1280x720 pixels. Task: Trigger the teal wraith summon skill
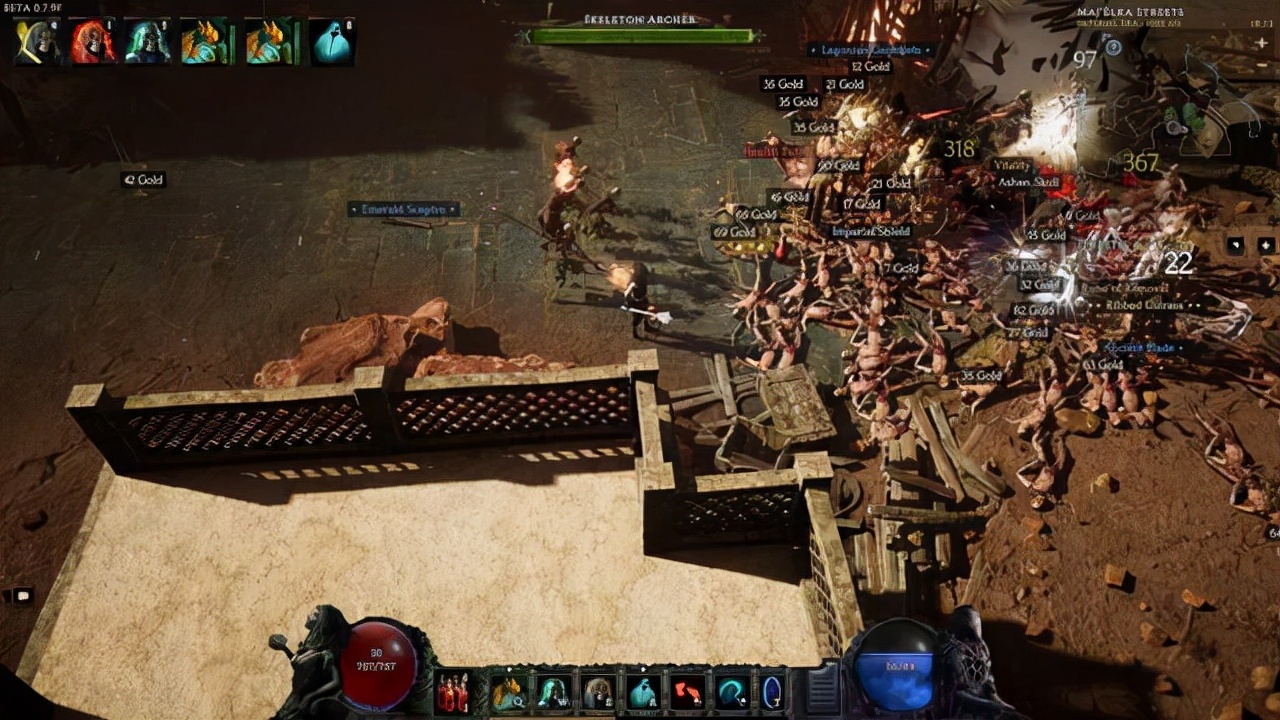(x=642, y=692)
